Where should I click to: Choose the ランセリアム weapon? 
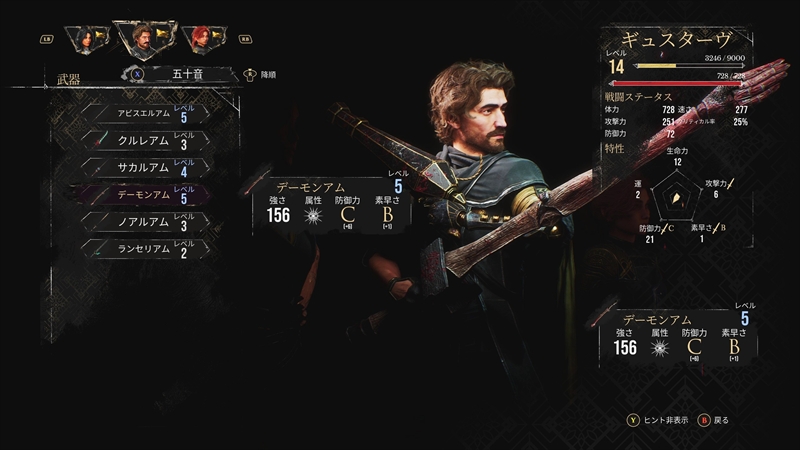(x=149, y=250)
